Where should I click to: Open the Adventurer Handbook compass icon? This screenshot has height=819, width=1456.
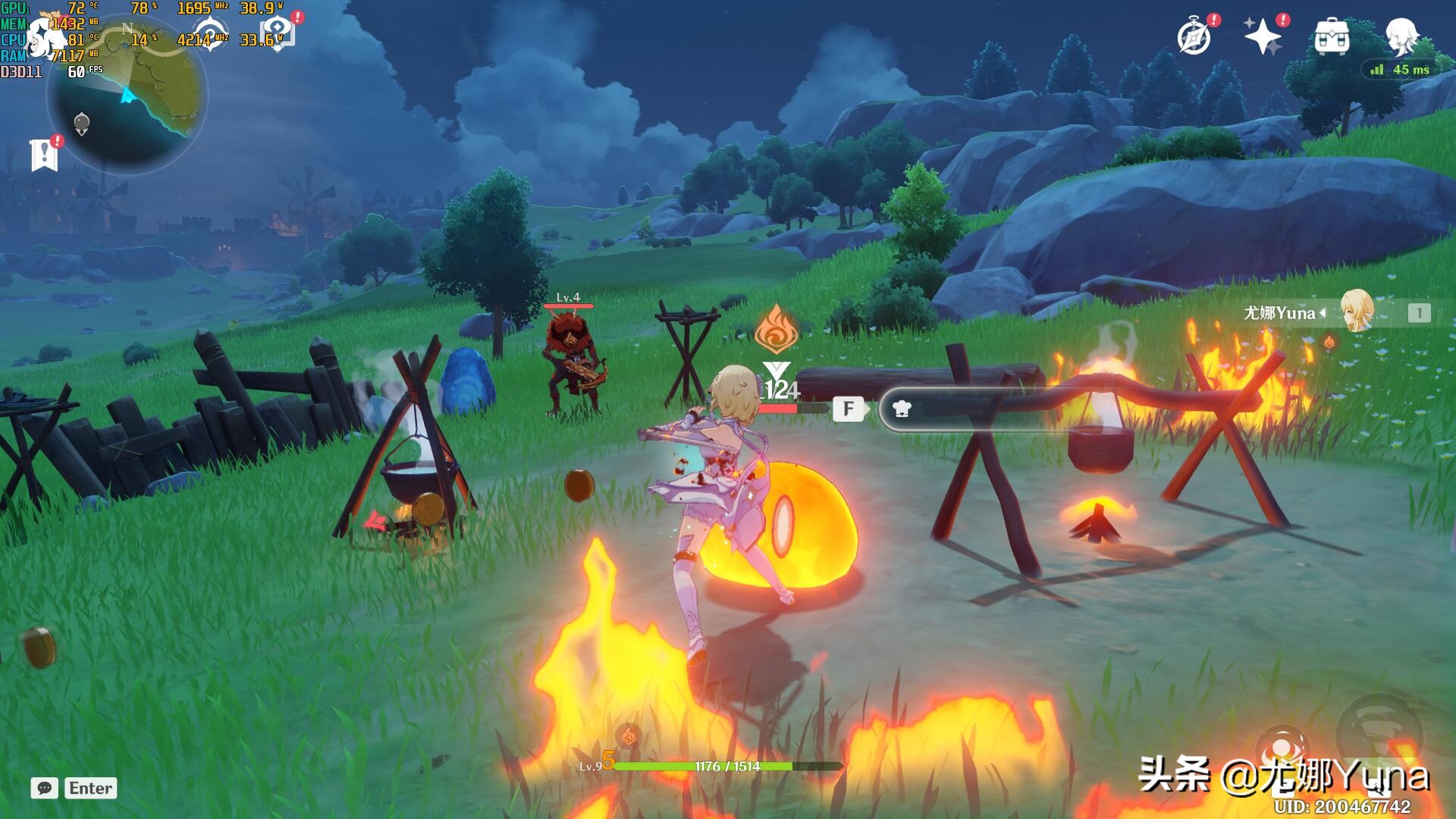pyautogui.click(x=1194, y=37)
